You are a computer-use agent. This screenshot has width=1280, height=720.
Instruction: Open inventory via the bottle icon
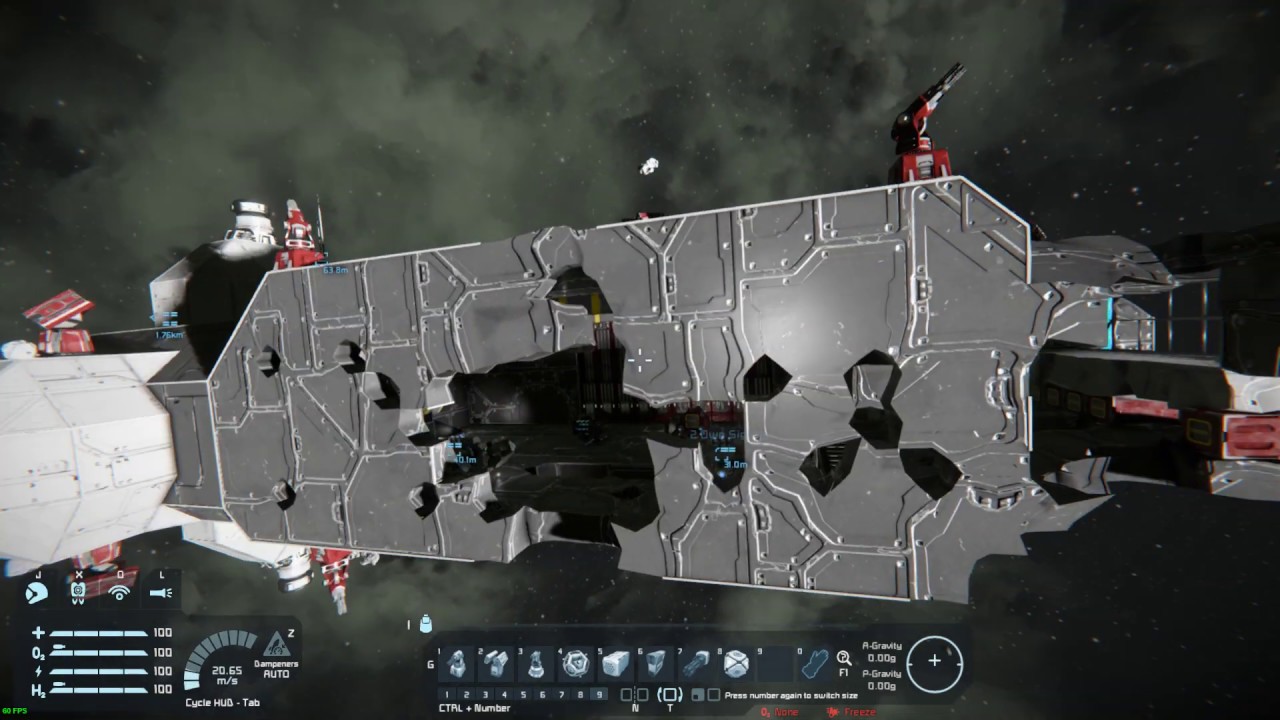coord(426,625)
